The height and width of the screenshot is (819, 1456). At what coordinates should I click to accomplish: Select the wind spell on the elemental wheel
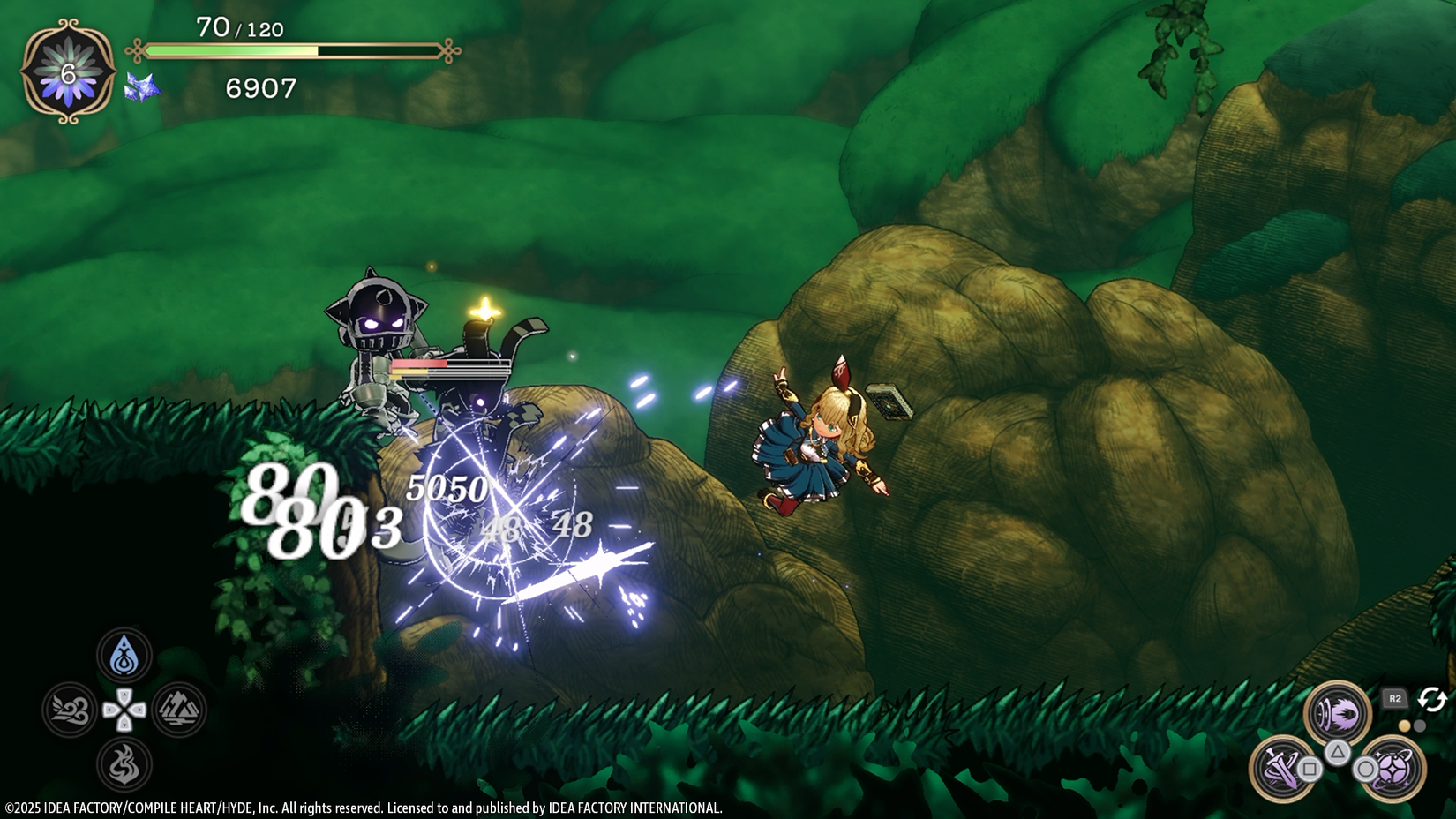69,710
